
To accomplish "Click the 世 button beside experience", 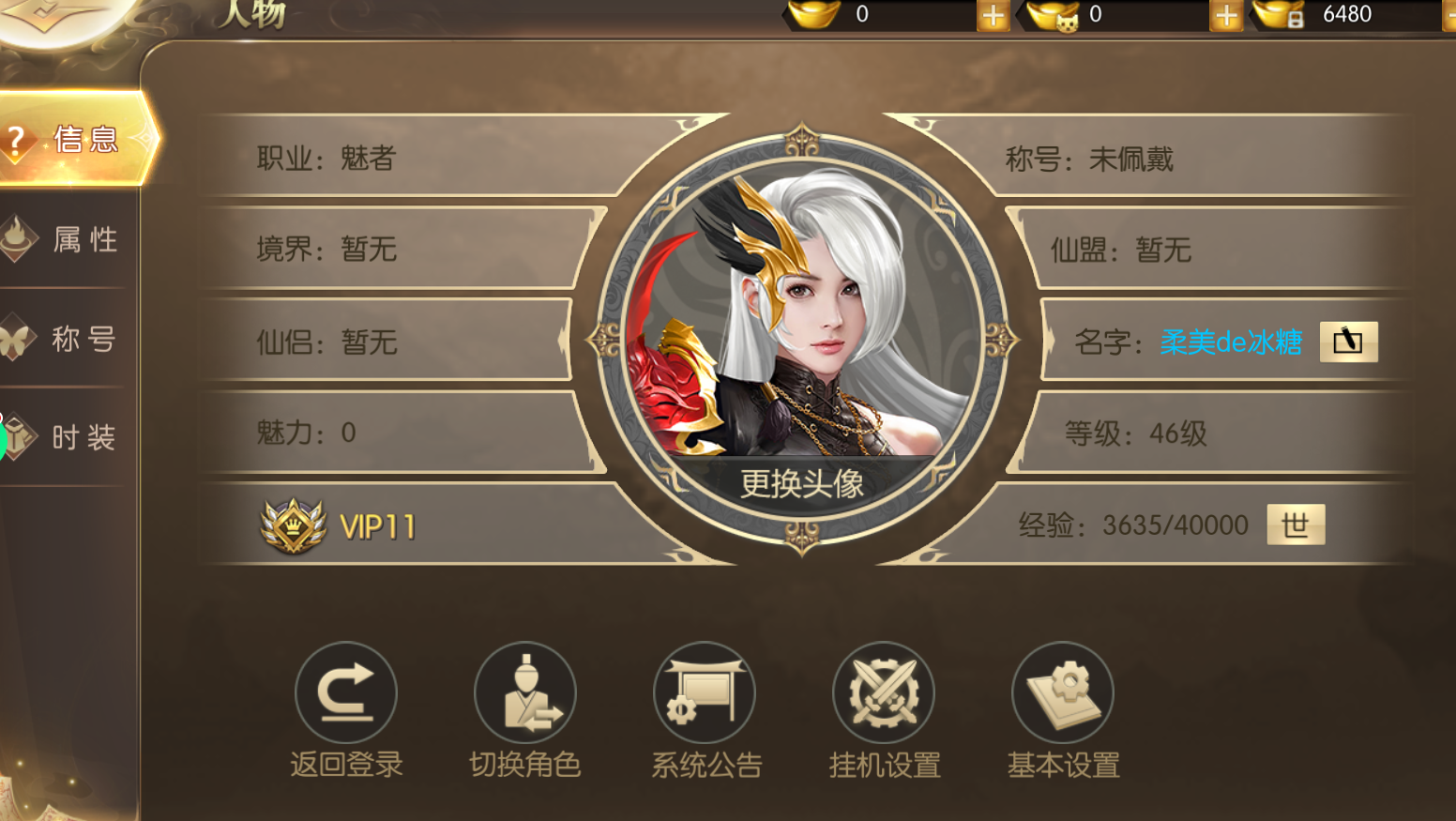I will click(x=1296, y=525).
